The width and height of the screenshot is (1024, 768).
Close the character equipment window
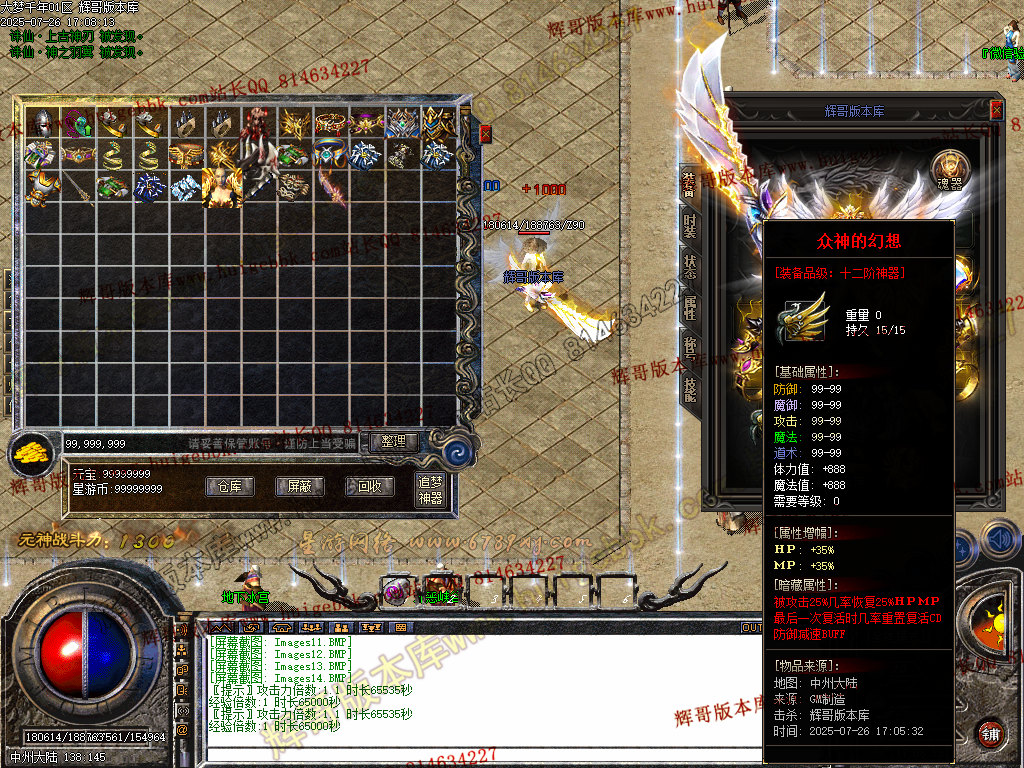pyautogui.click(x=996, y=110)
